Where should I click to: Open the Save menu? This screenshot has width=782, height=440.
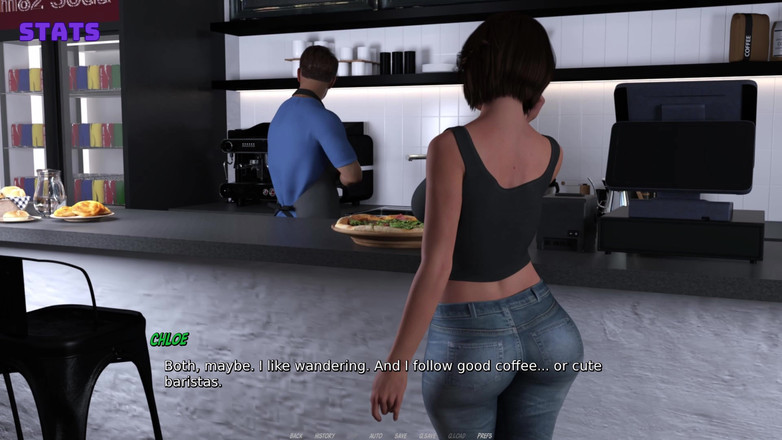(401, 436)
